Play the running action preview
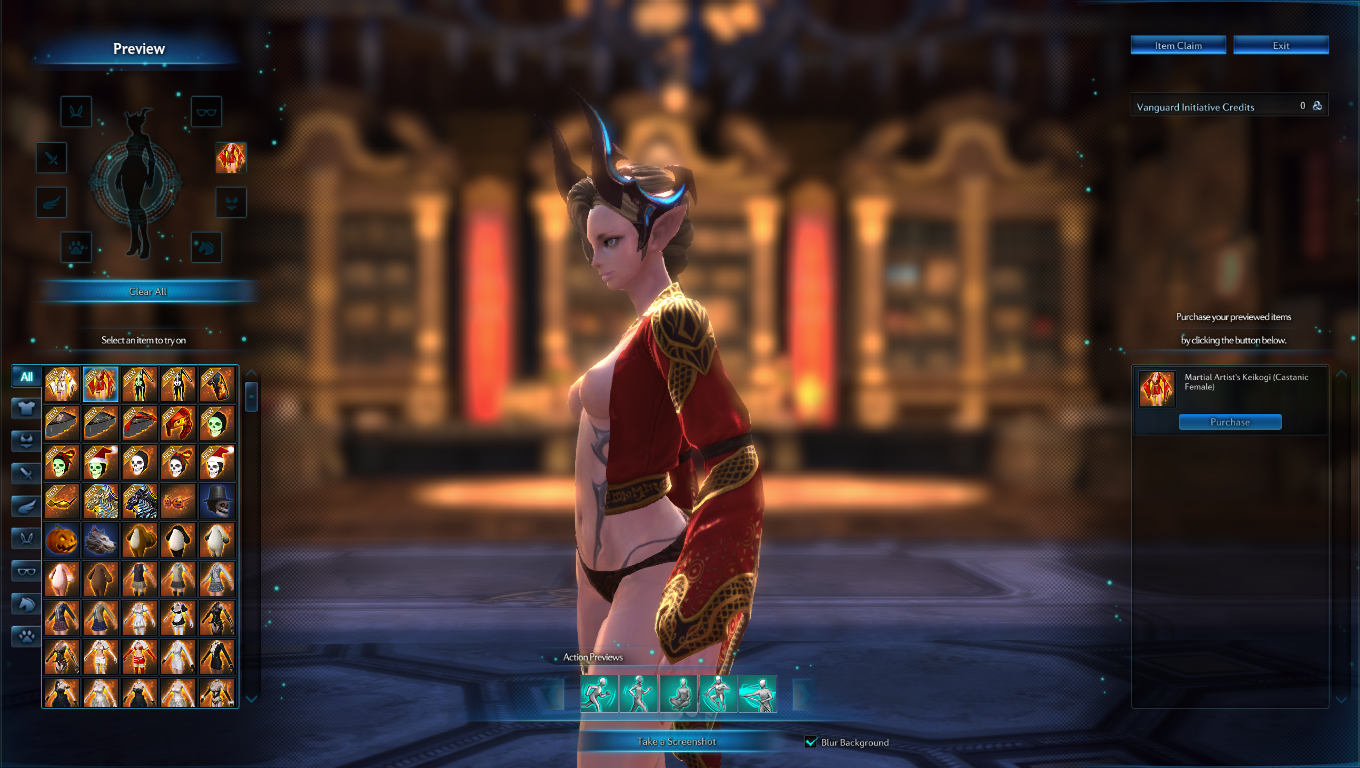 [x=598, y=693]
